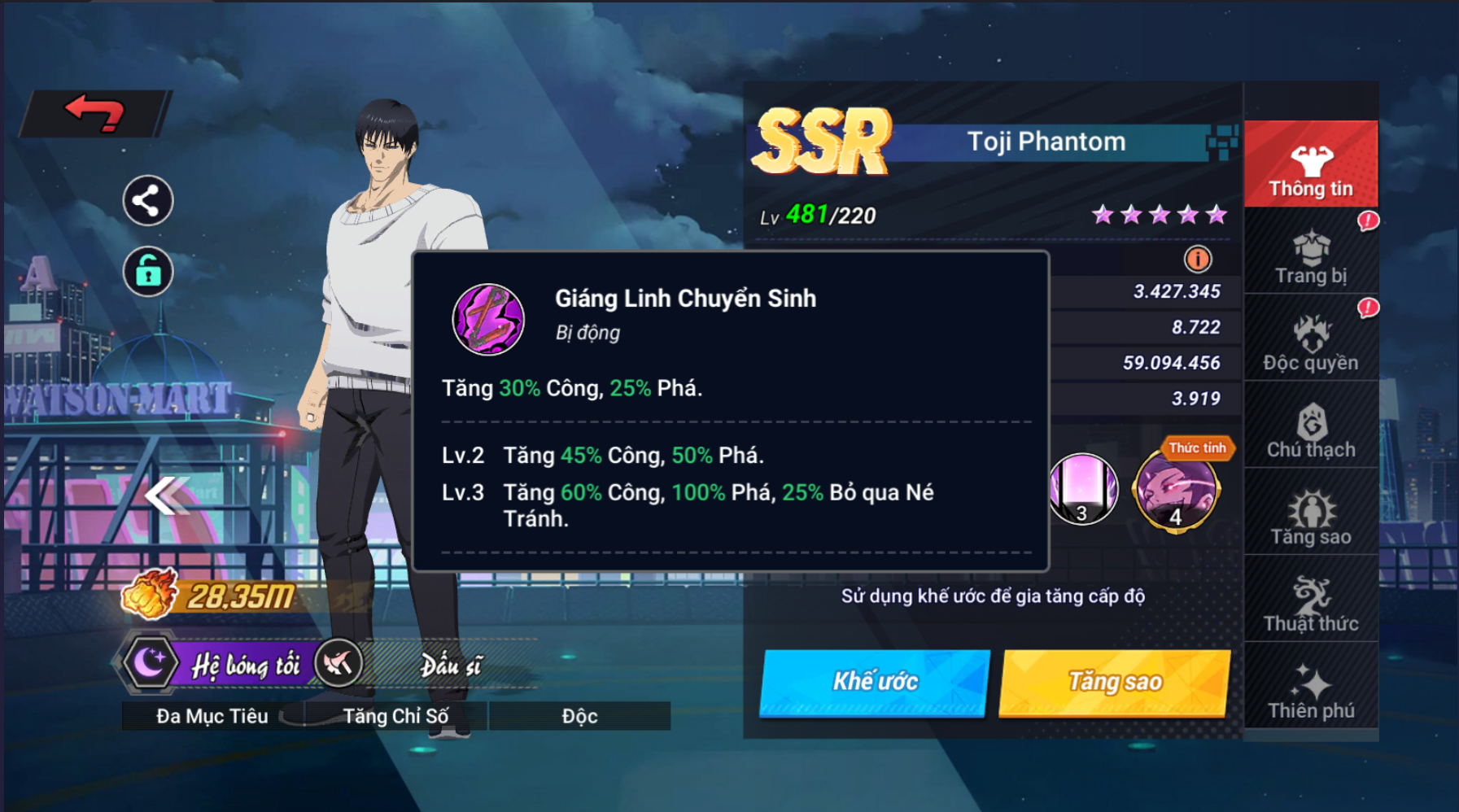1459x812 pixels.
Task: Show previous hero with double-arrow button
Action: tap(167, 495)
